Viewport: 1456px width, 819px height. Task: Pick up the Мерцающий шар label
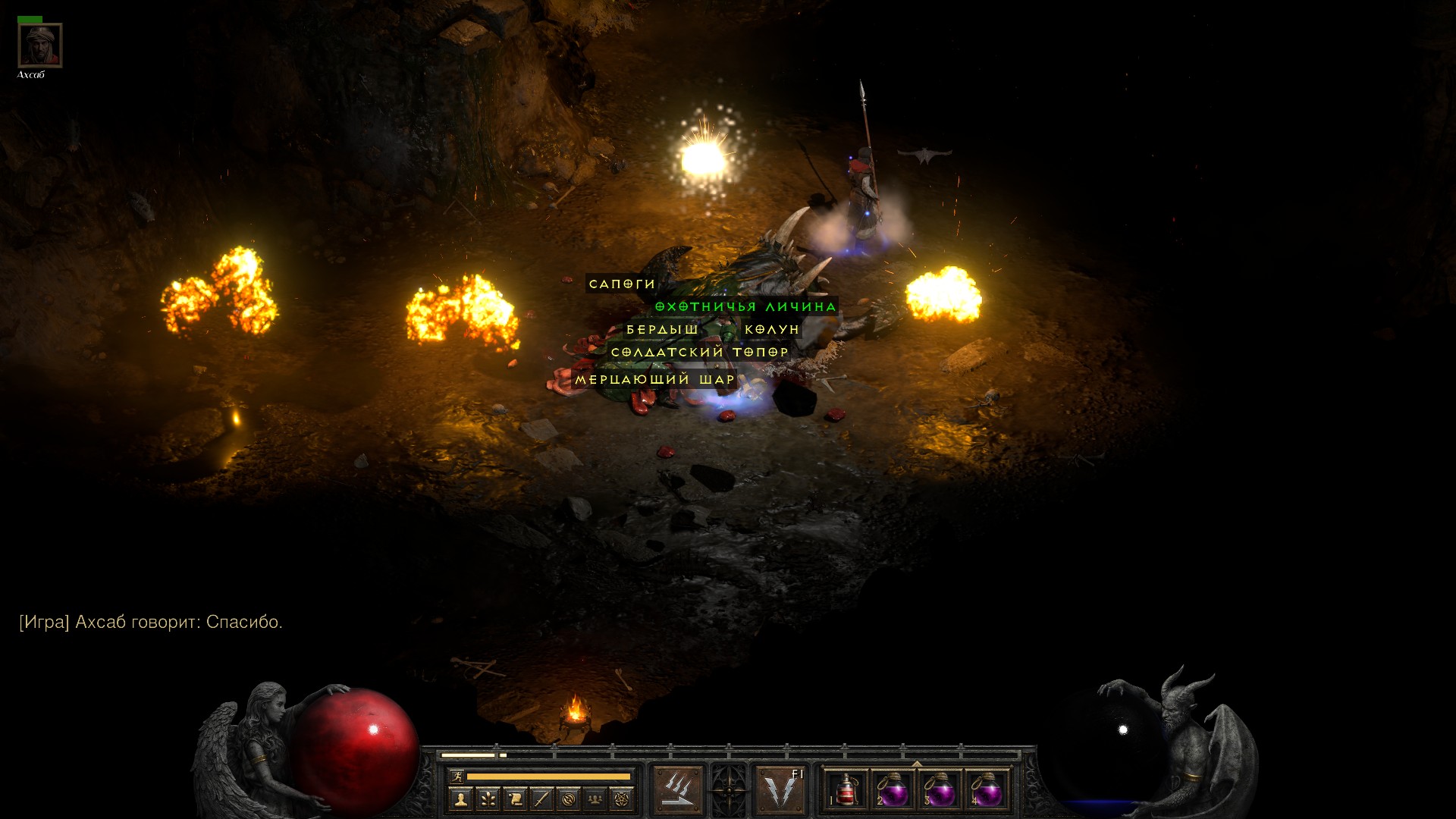[655, 379]
